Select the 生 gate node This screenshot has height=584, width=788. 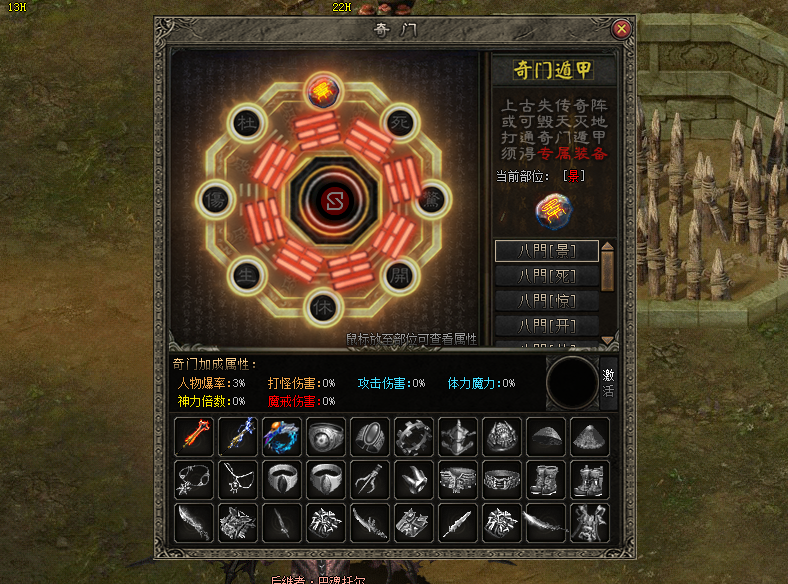pyautogui.click(x=245, y=276)
